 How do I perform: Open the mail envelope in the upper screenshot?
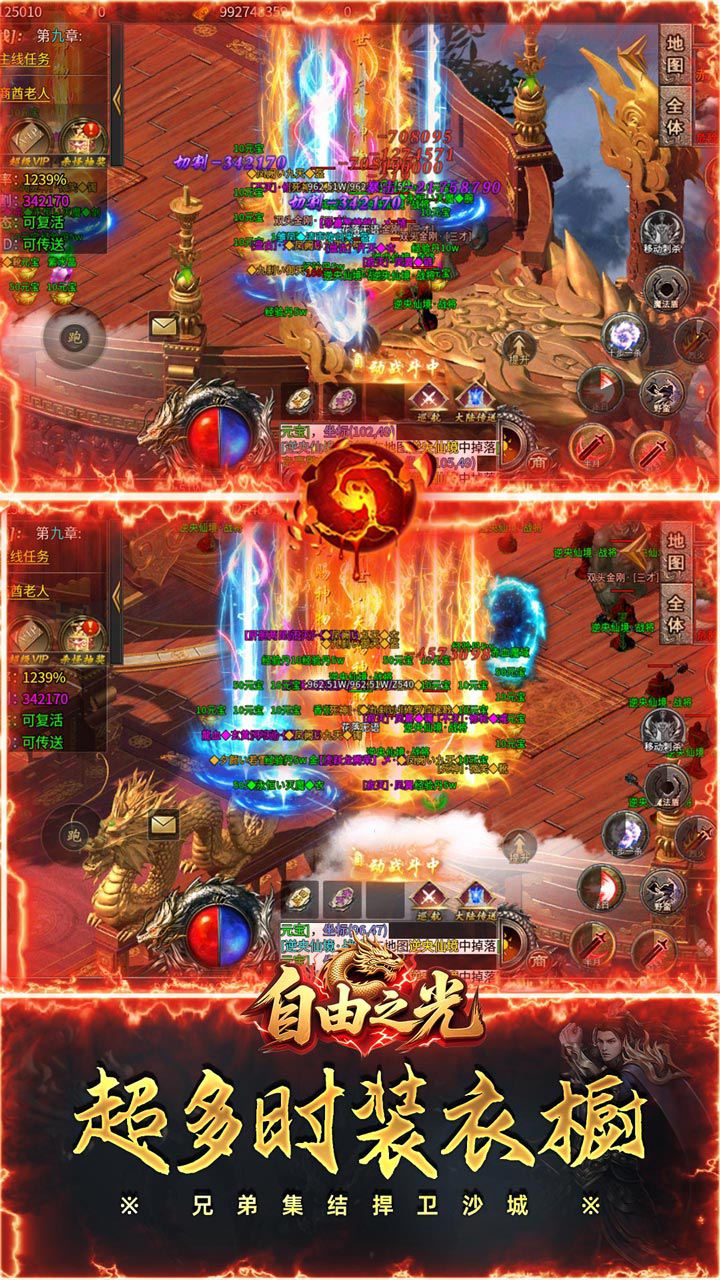coord(163,324)
